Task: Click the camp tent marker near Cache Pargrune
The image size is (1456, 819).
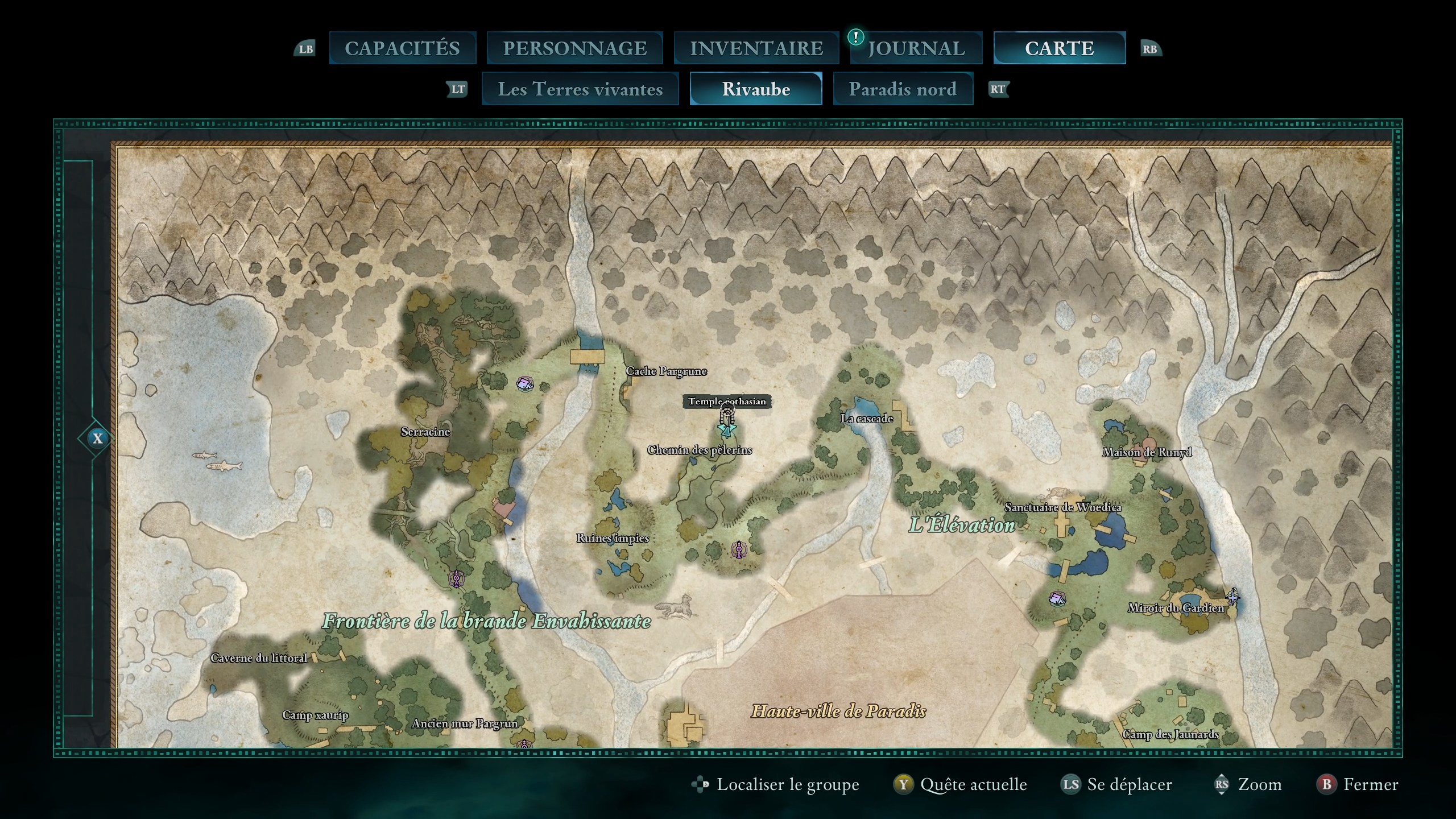Action: [x=524, y=383]
